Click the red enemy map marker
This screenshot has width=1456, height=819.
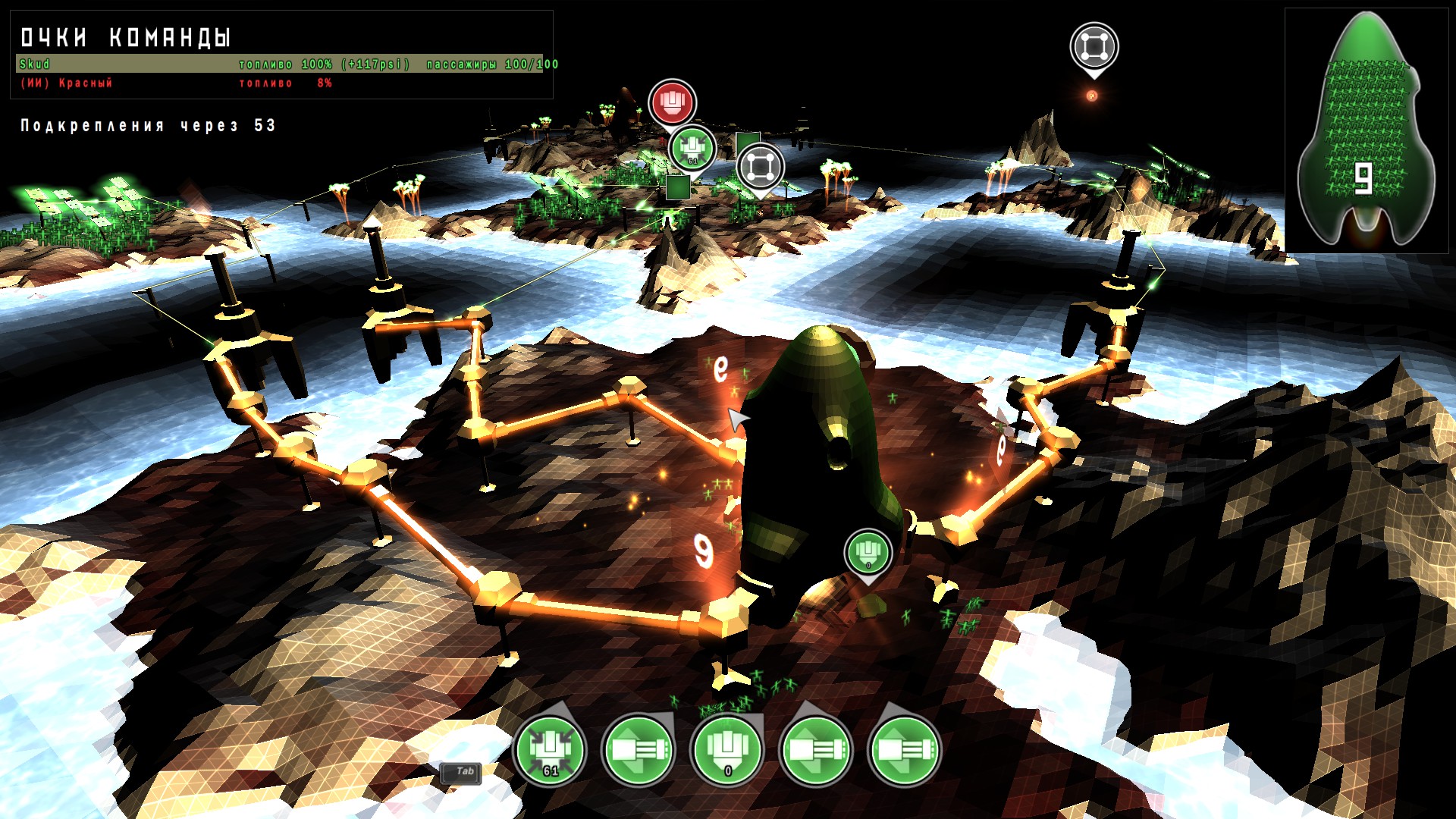(x=672, y=102)
